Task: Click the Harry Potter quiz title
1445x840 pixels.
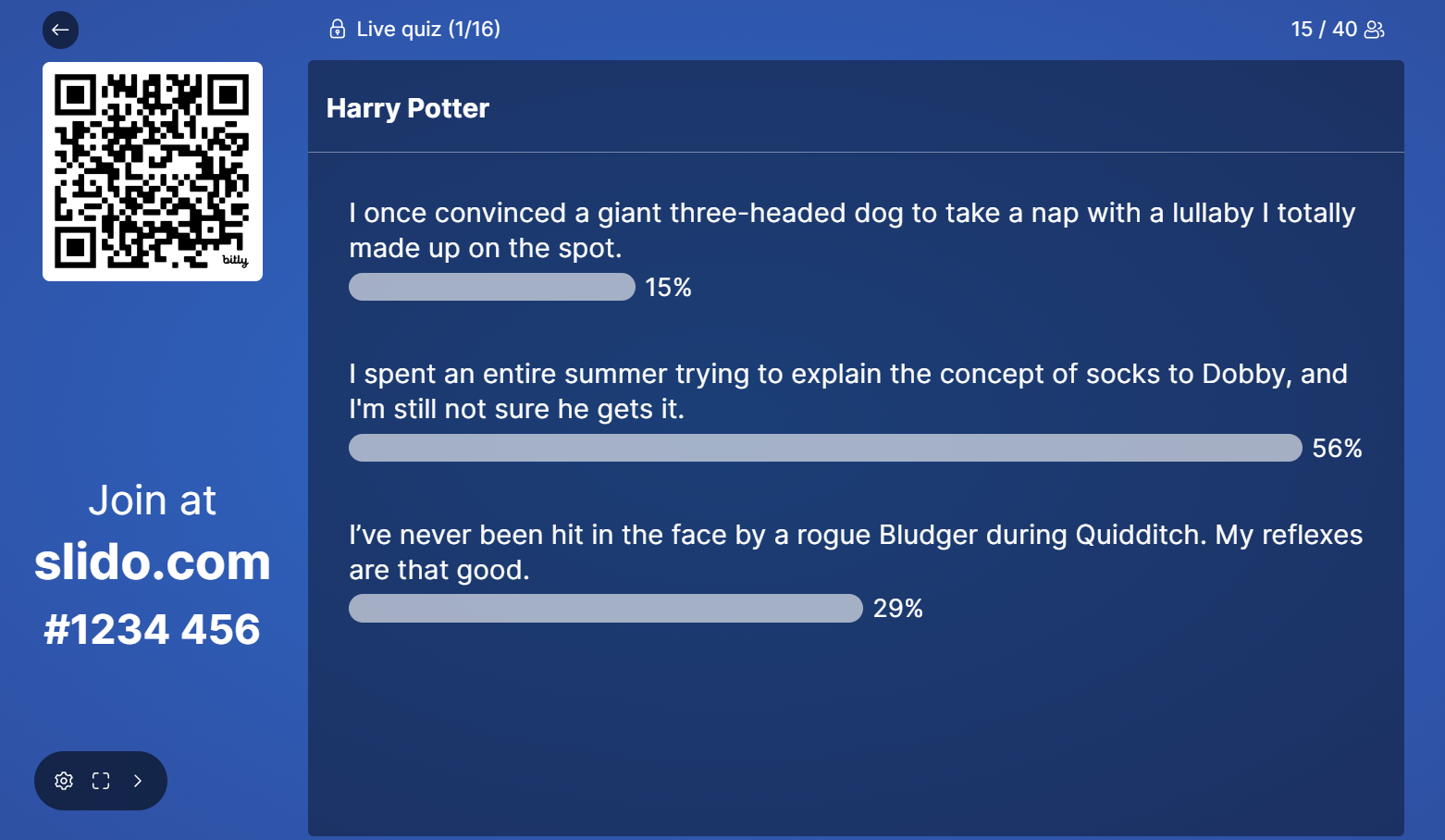Action: 407,108
